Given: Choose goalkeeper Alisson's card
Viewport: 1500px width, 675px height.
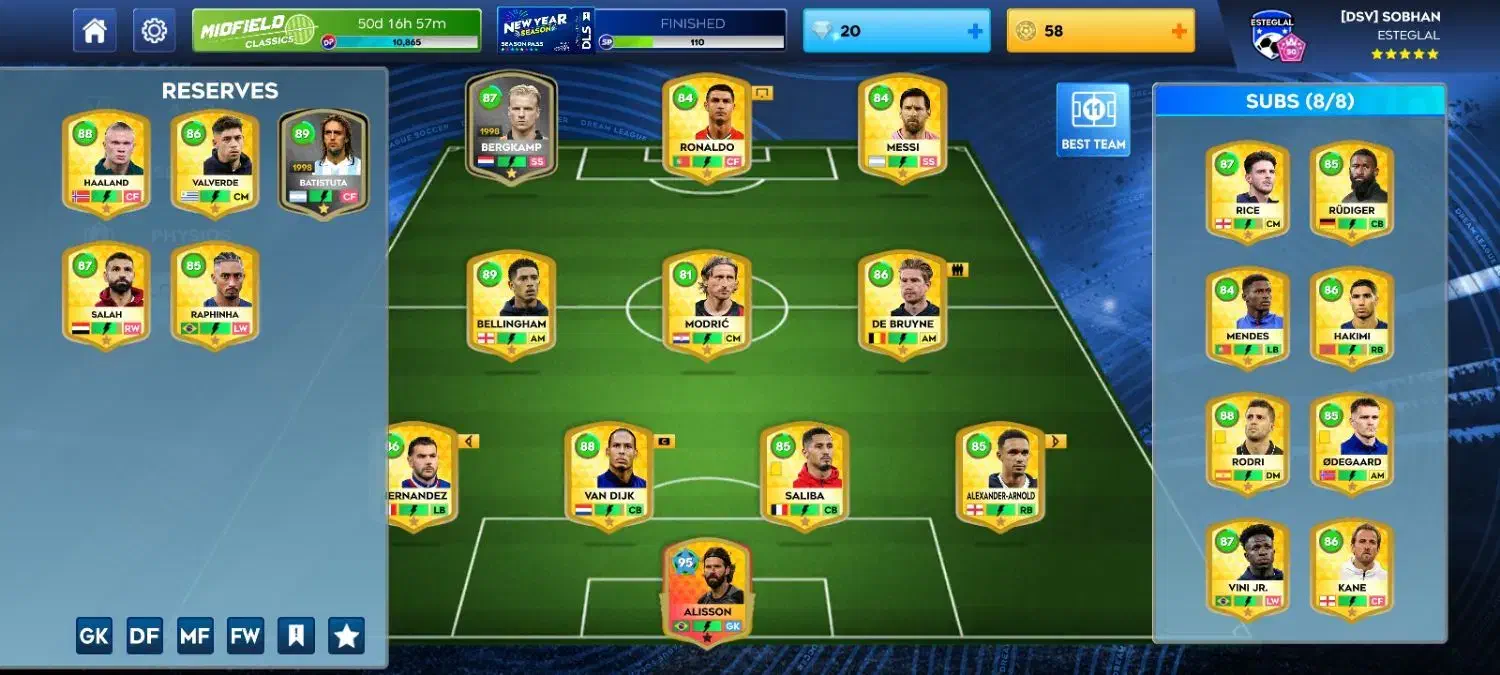Looking at the screenshot, I should [707, 592].
